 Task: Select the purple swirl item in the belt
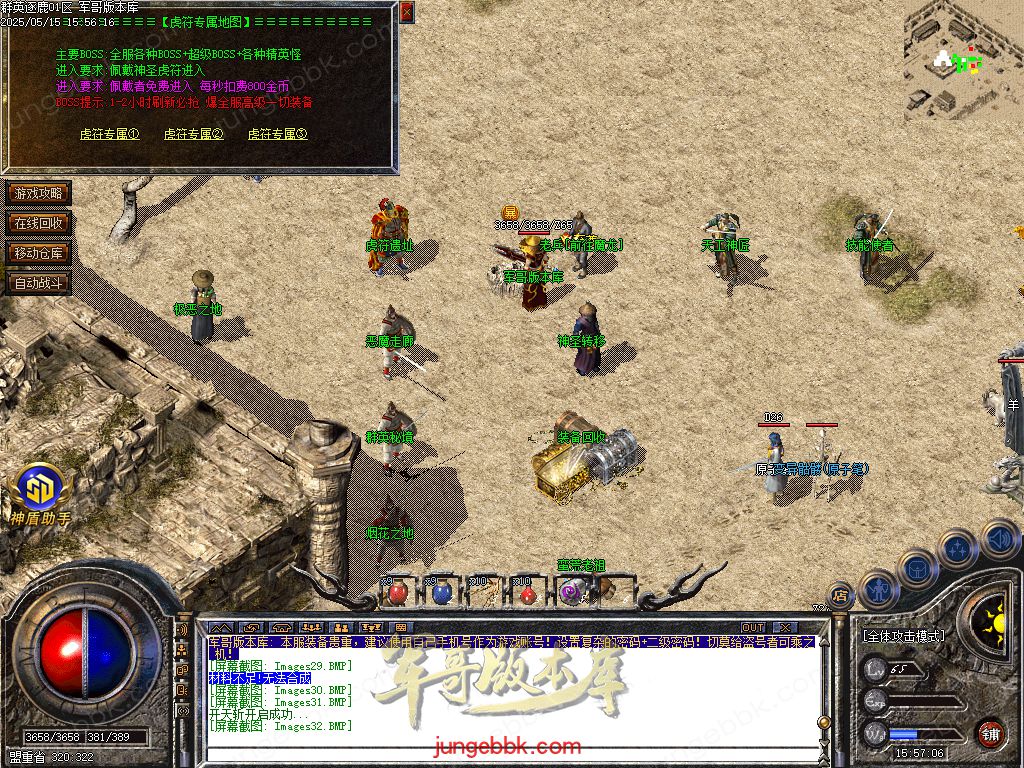point(570,592)
